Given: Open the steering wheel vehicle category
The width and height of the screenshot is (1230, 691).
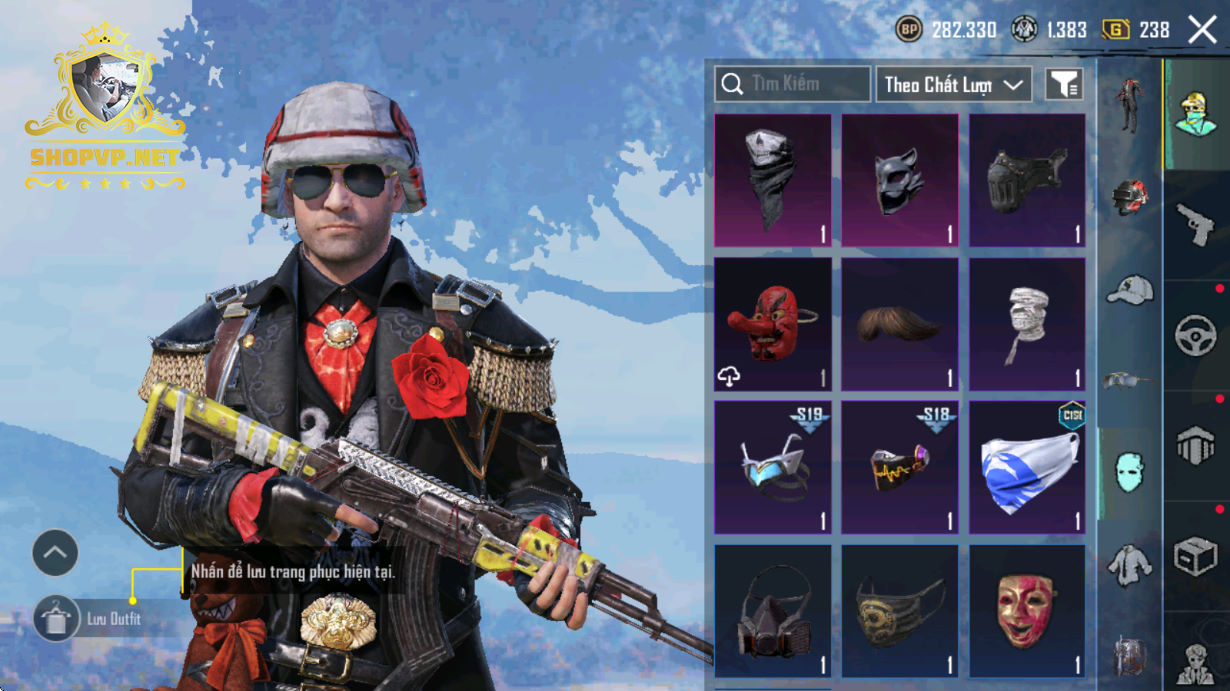Looking at the screenshot, I should (1196, 336).
